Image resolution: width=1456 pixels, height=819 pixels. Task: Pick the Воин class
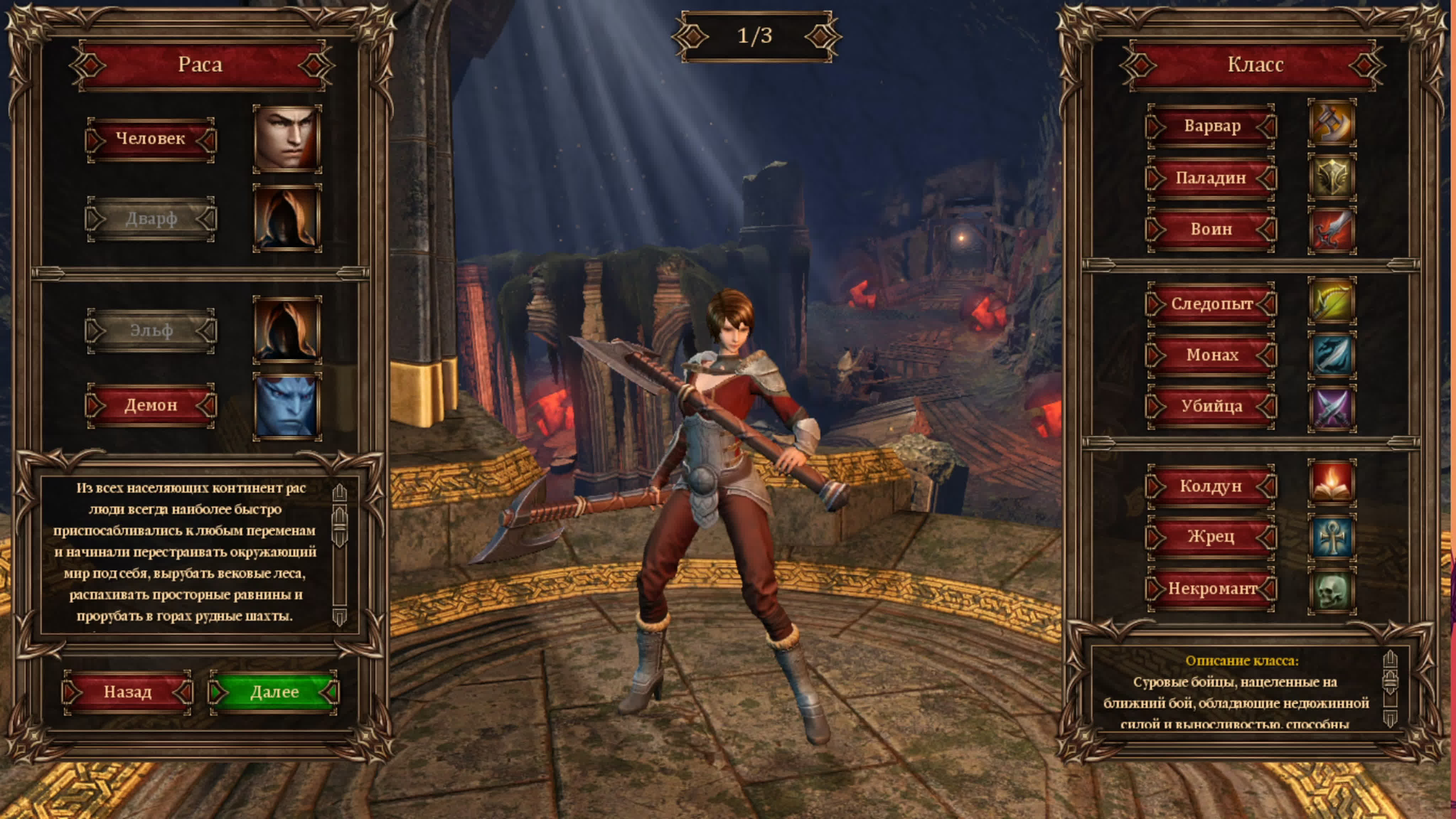[x=1211, y=229]
